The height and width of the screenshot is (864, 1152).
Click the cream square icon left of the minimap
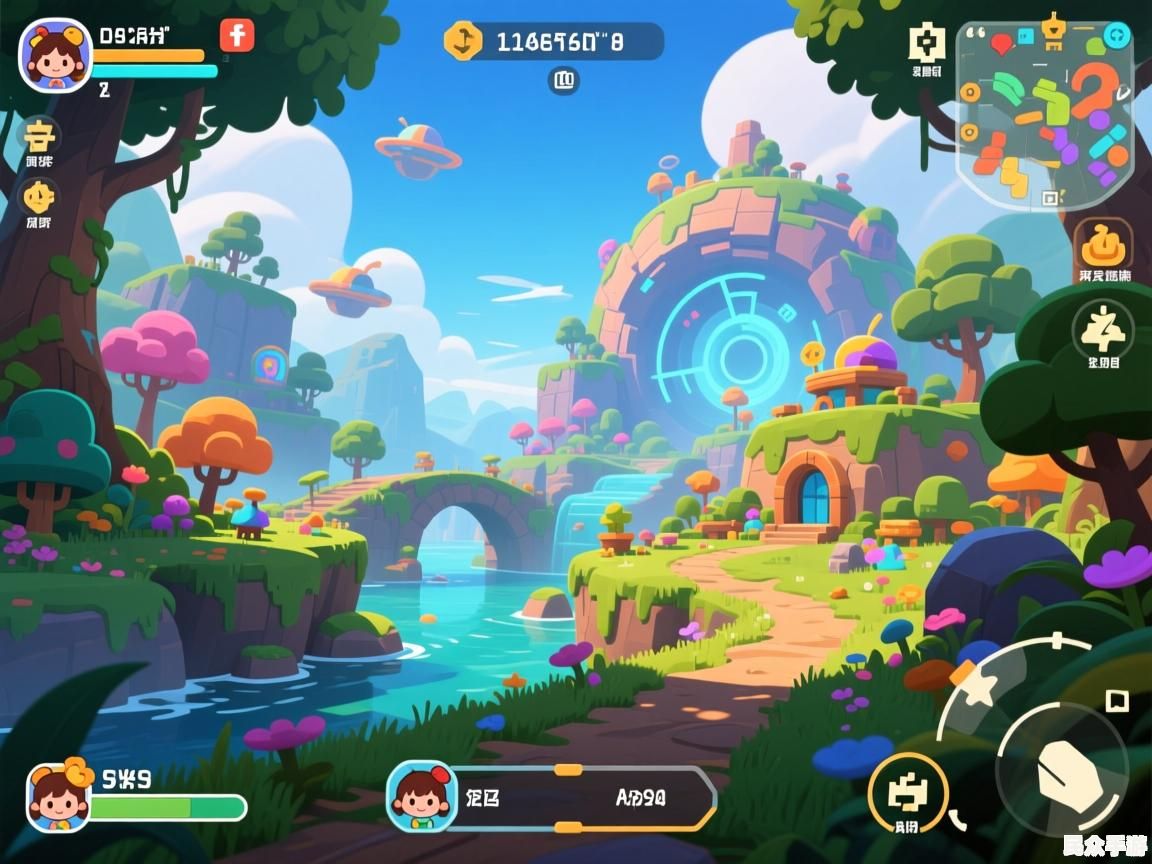(x=927, y=43)
